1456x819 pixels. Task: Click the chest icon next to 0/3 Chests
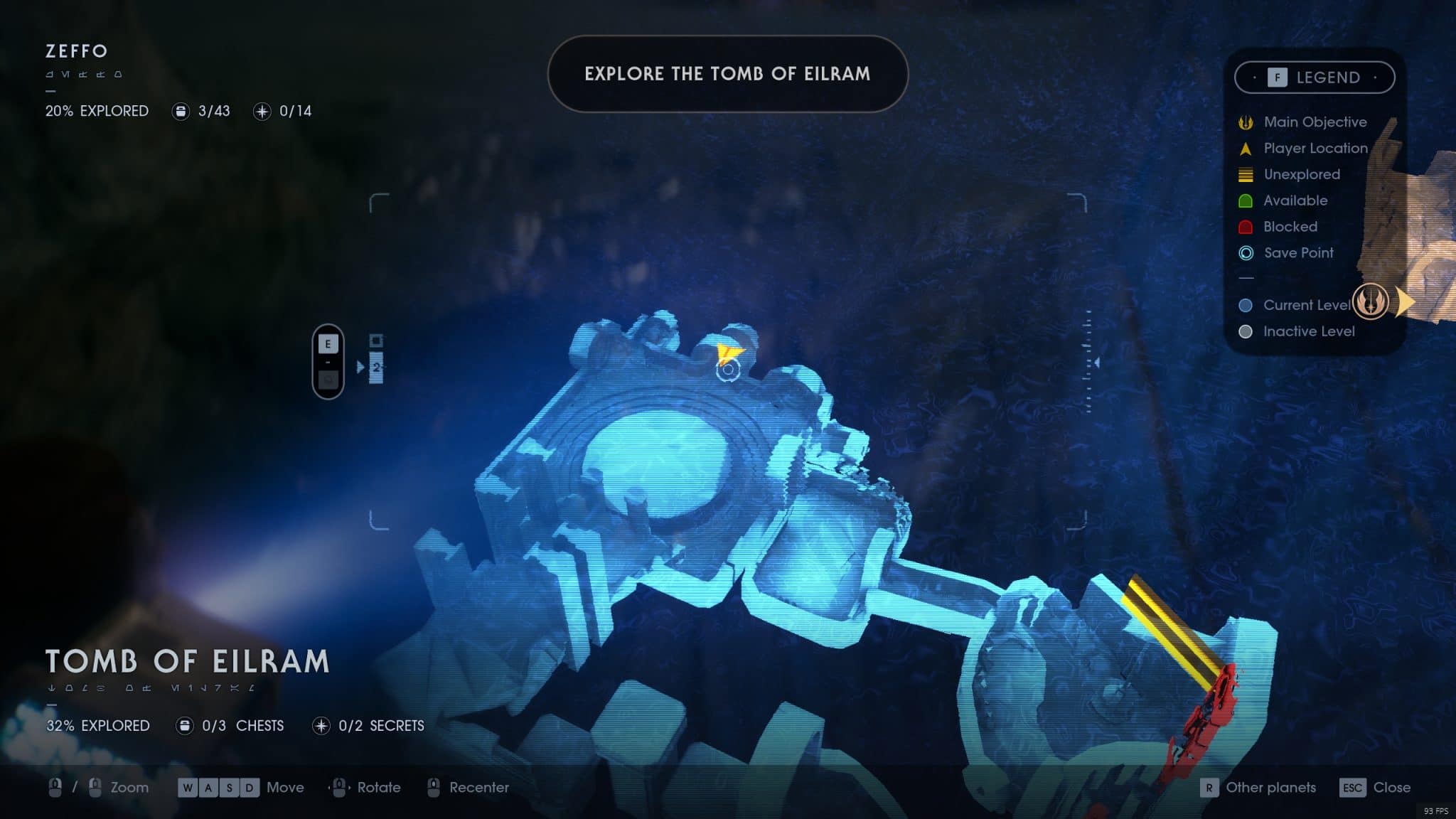point(184,726)
